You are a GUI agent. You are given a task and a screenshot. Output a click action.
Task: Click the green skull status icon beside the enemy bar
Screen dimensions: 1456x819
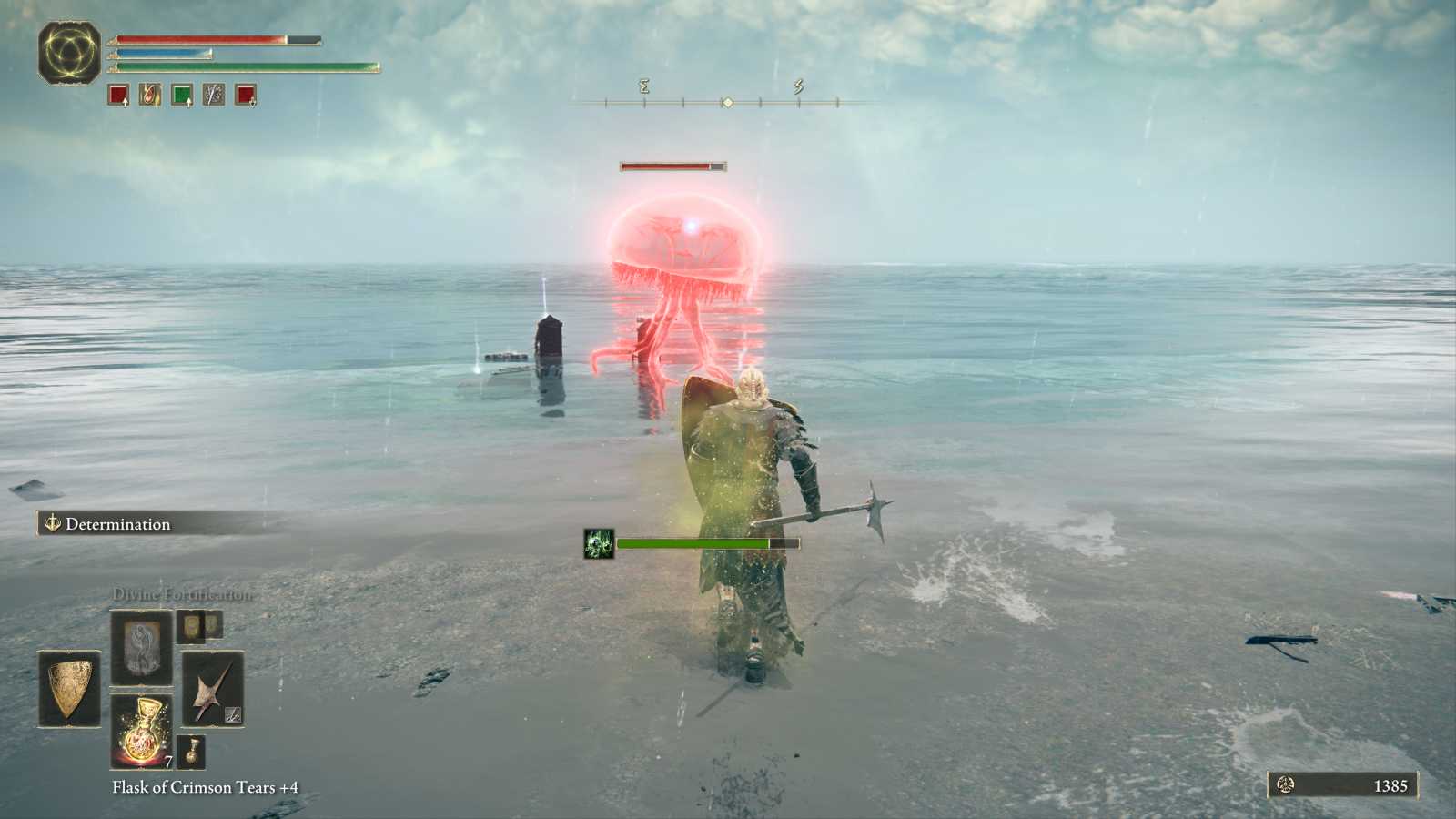(x=597, y=543)
